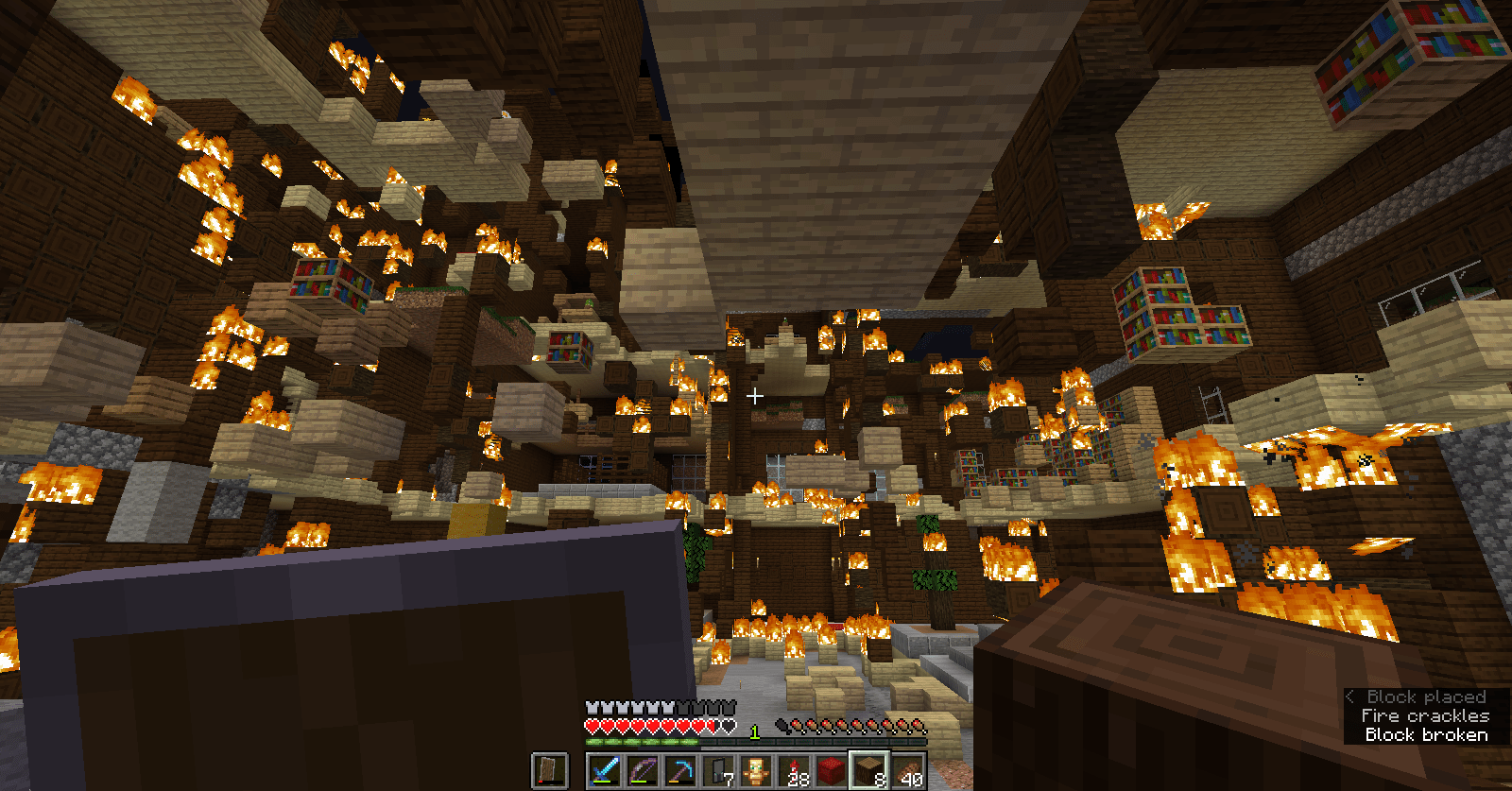This screenshot has height=791, width=1512.
Task: Click the leftmost armor chestplate icon
Action: pyautogui.click(x=591, y=708)
